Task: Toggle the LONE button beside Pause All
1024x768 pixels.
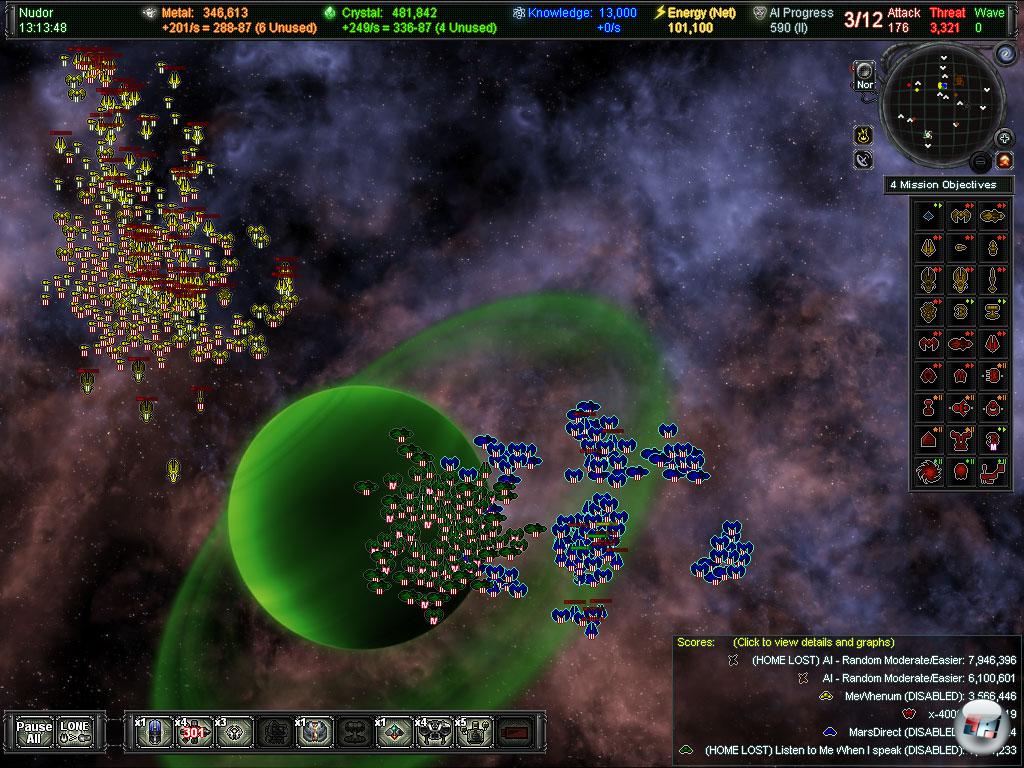Action: [x=74, y=732]
